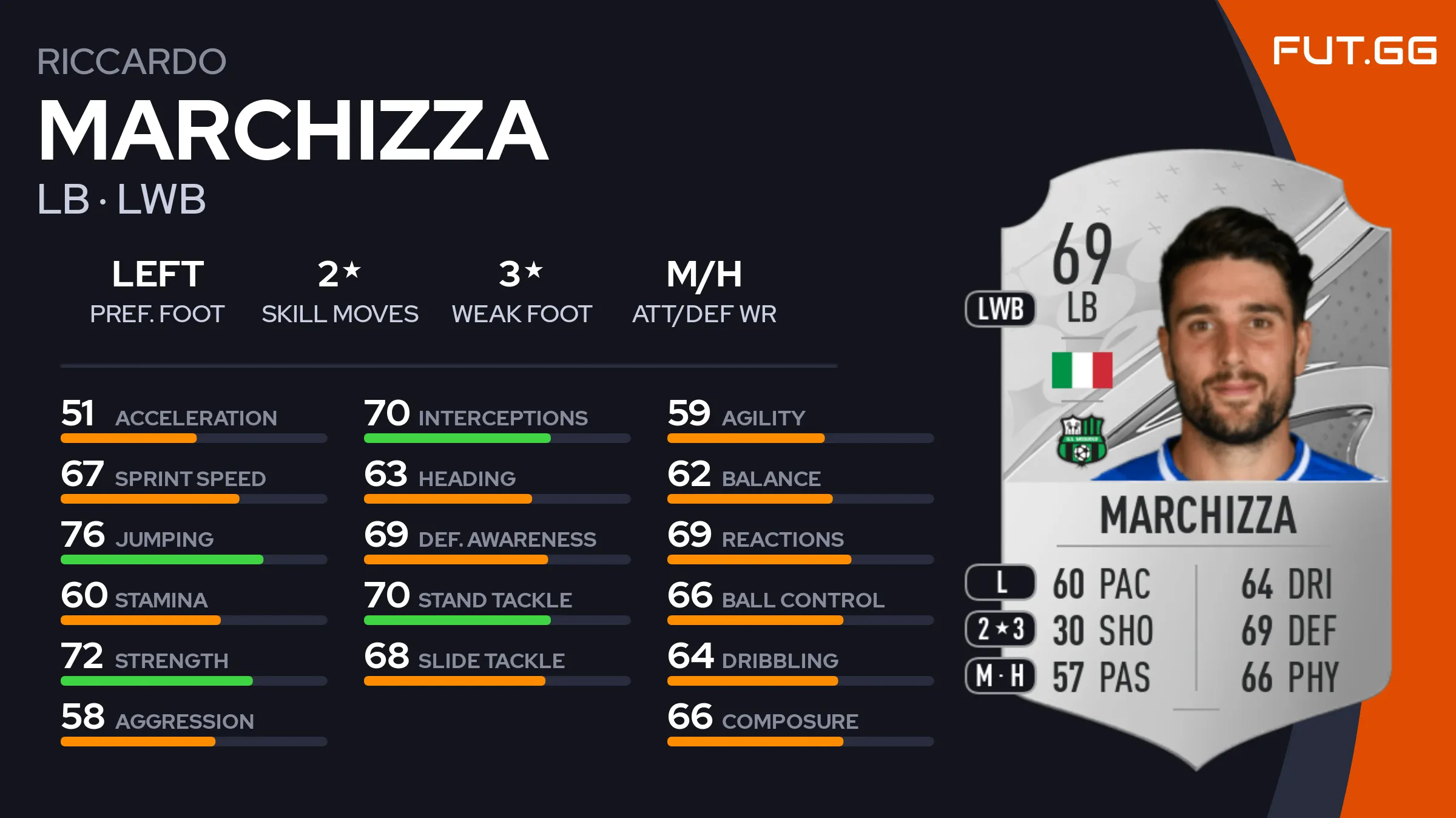1456x818 pixels.
Task: Click the 2★3 skill and weak foot badge
Action: [x=1000, y=629]
